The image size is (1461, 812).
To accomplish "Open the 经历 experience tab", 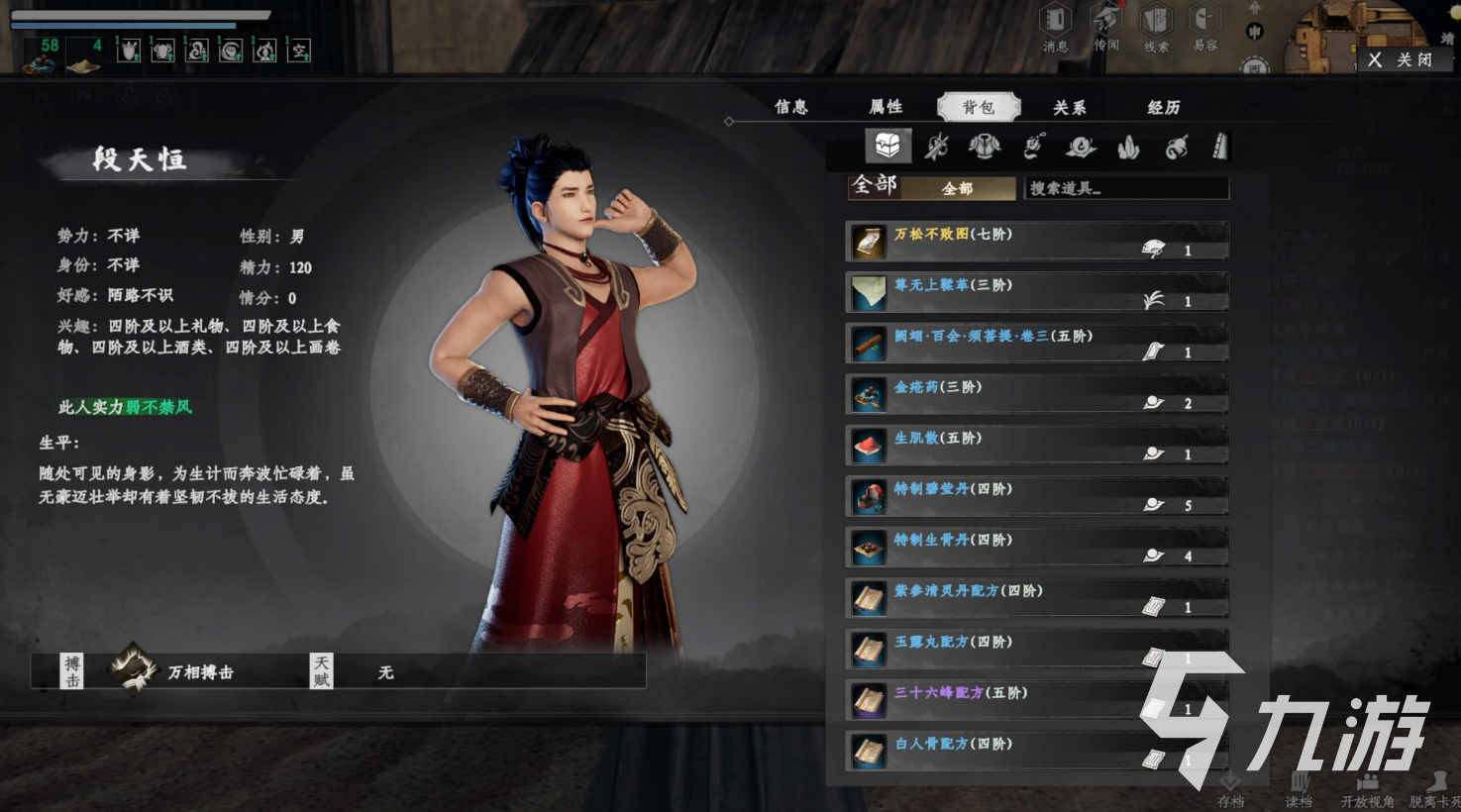I will tap(1164, 107).
